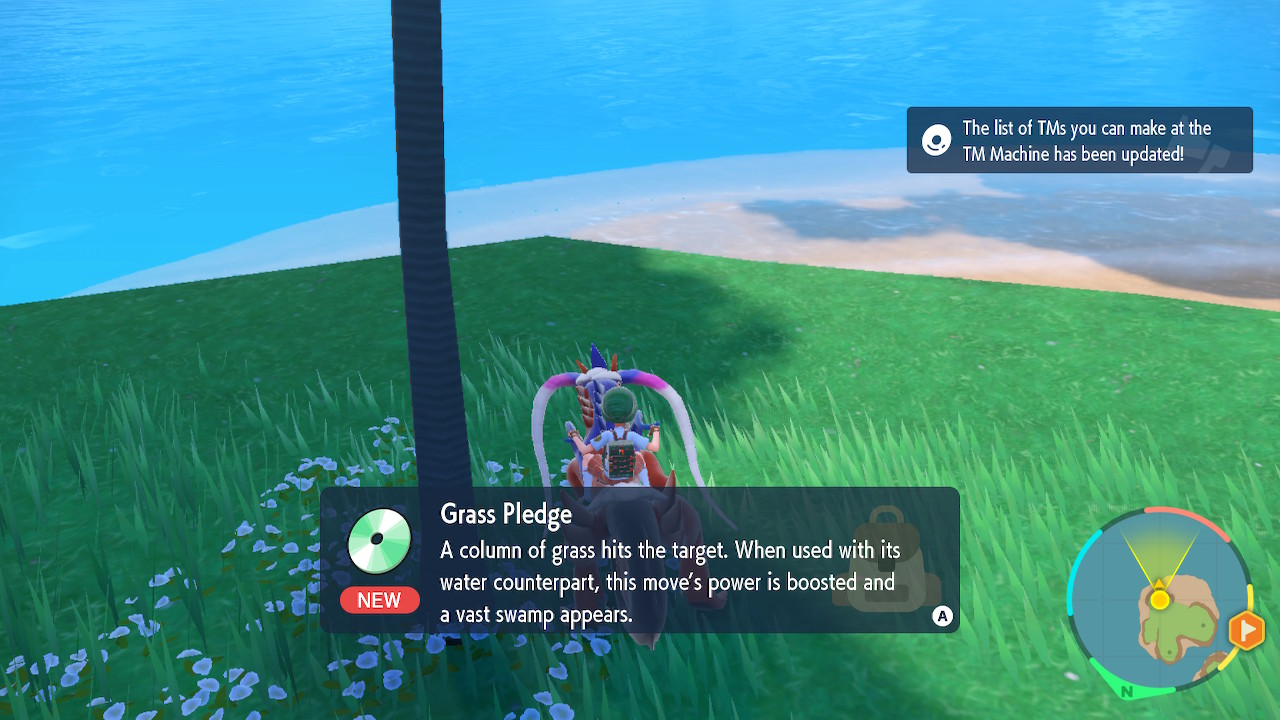Click the green Grass Pledge TM disc
Image resolution: width=1280 pixels, height=720 pixels.
point(379,540)
